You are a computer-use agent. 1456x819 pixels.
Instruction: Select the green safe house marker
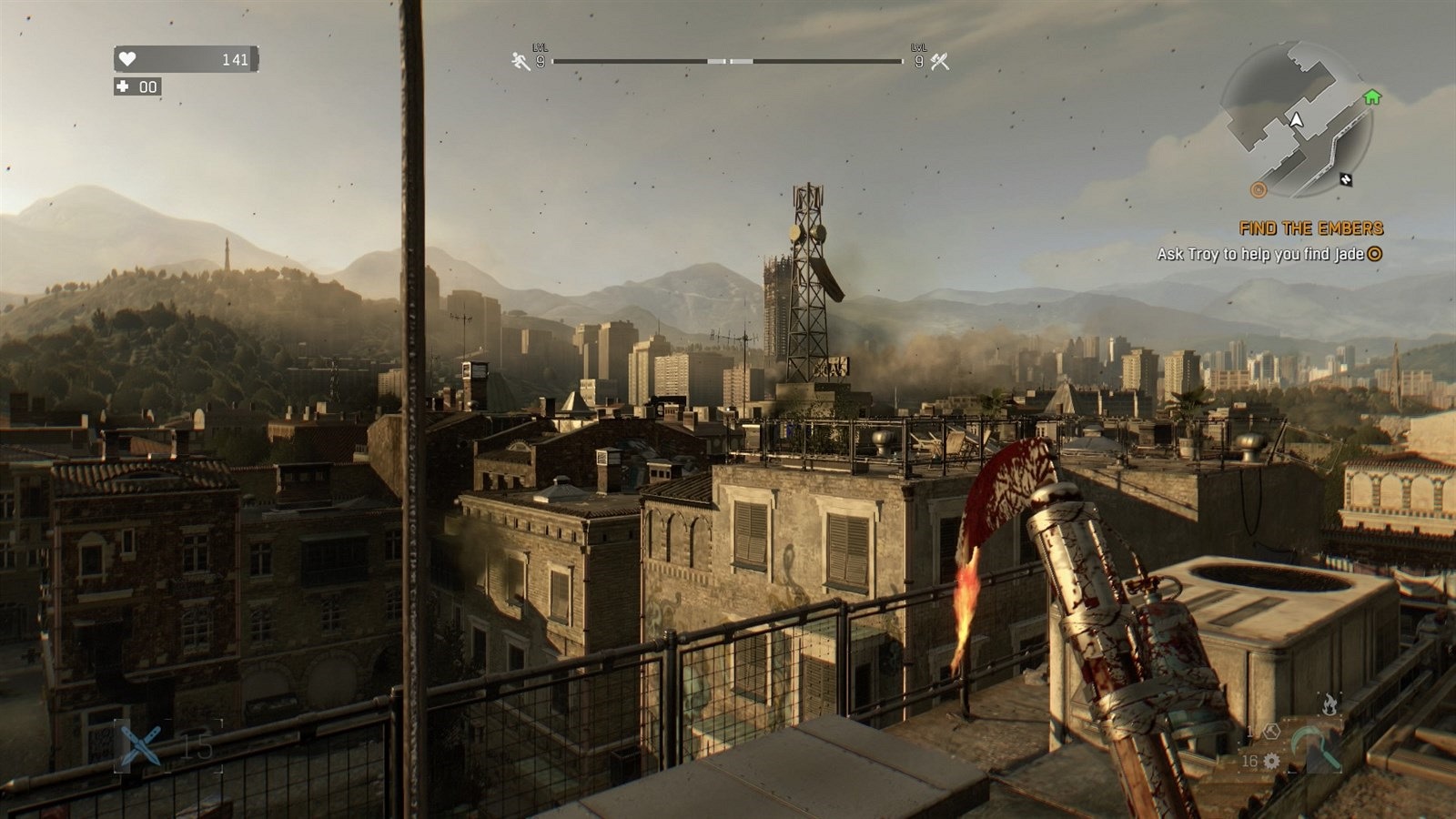coord(1371,96)
